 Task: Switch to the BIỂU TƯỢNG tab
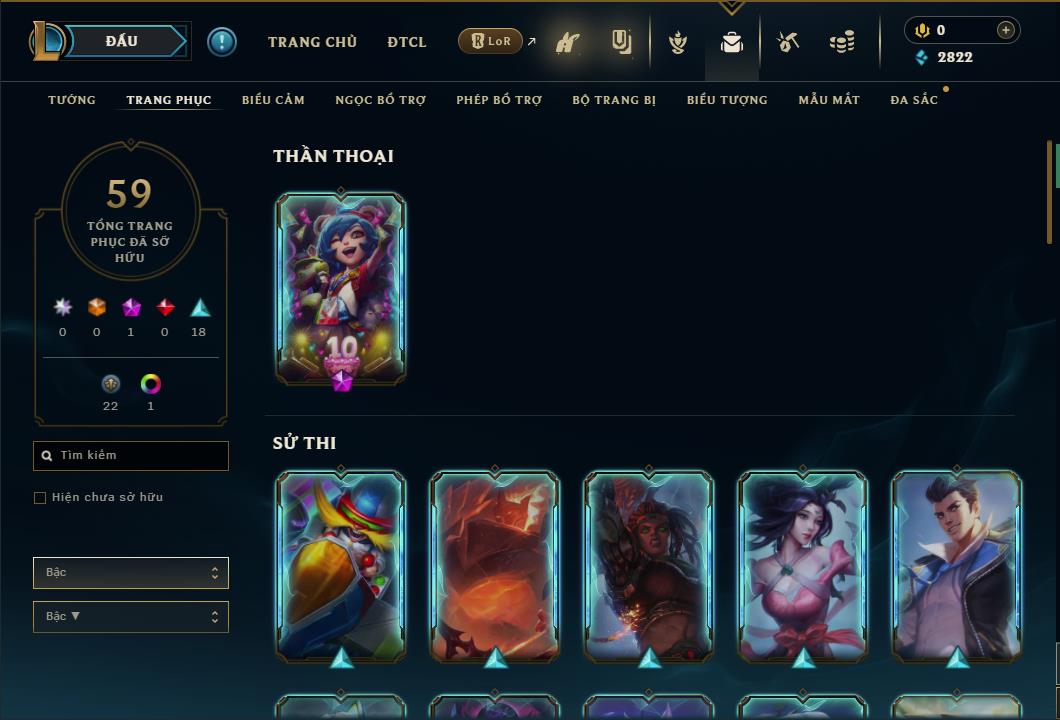tap(727, 100)
